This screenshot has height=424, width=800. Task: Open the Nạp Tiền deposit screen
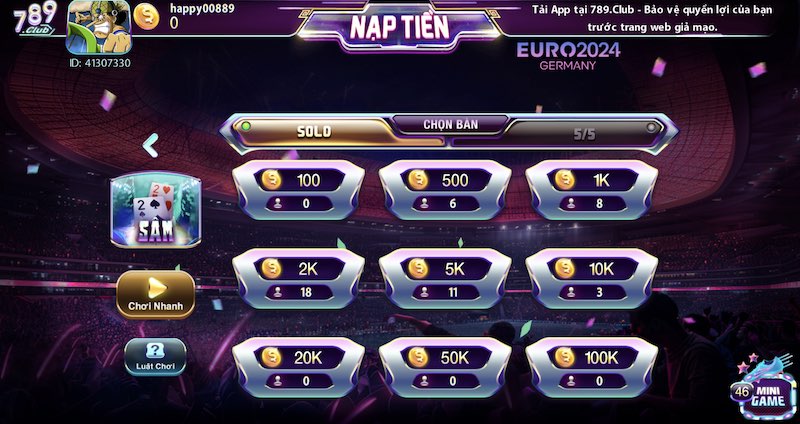[400, 27]
